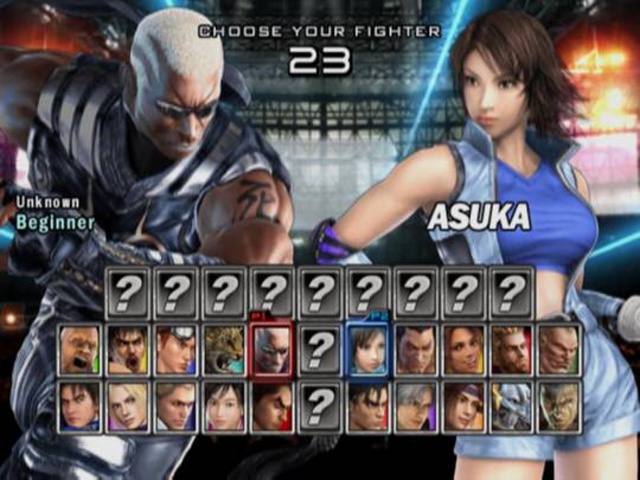Select Asuka's blue-highlighted portrait

pos(367,350)
